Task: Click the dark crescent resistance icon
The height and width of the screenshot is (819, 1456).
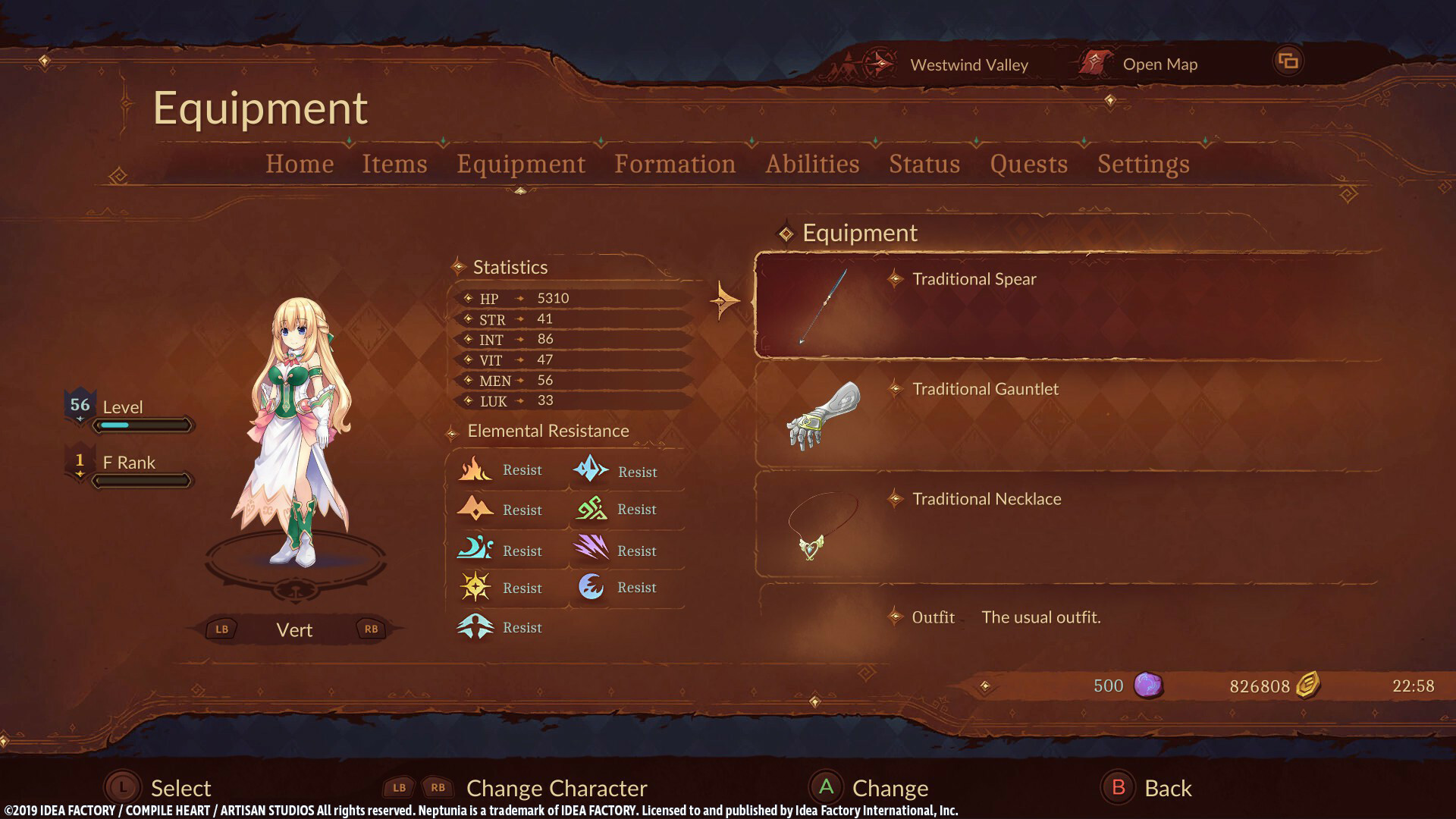Action: tap(591, 587)
